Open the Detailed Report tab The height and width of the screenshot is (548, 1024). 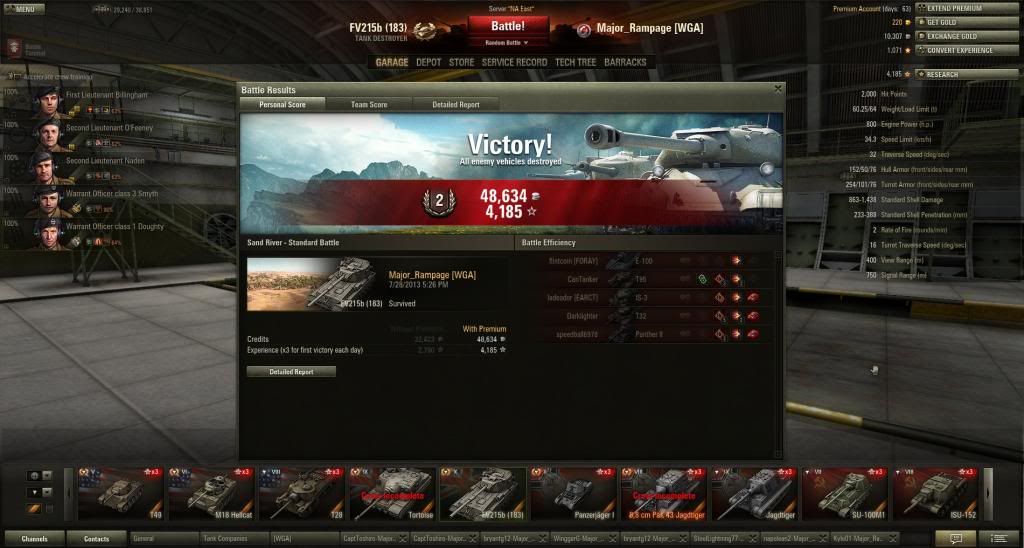click(455, 104)
